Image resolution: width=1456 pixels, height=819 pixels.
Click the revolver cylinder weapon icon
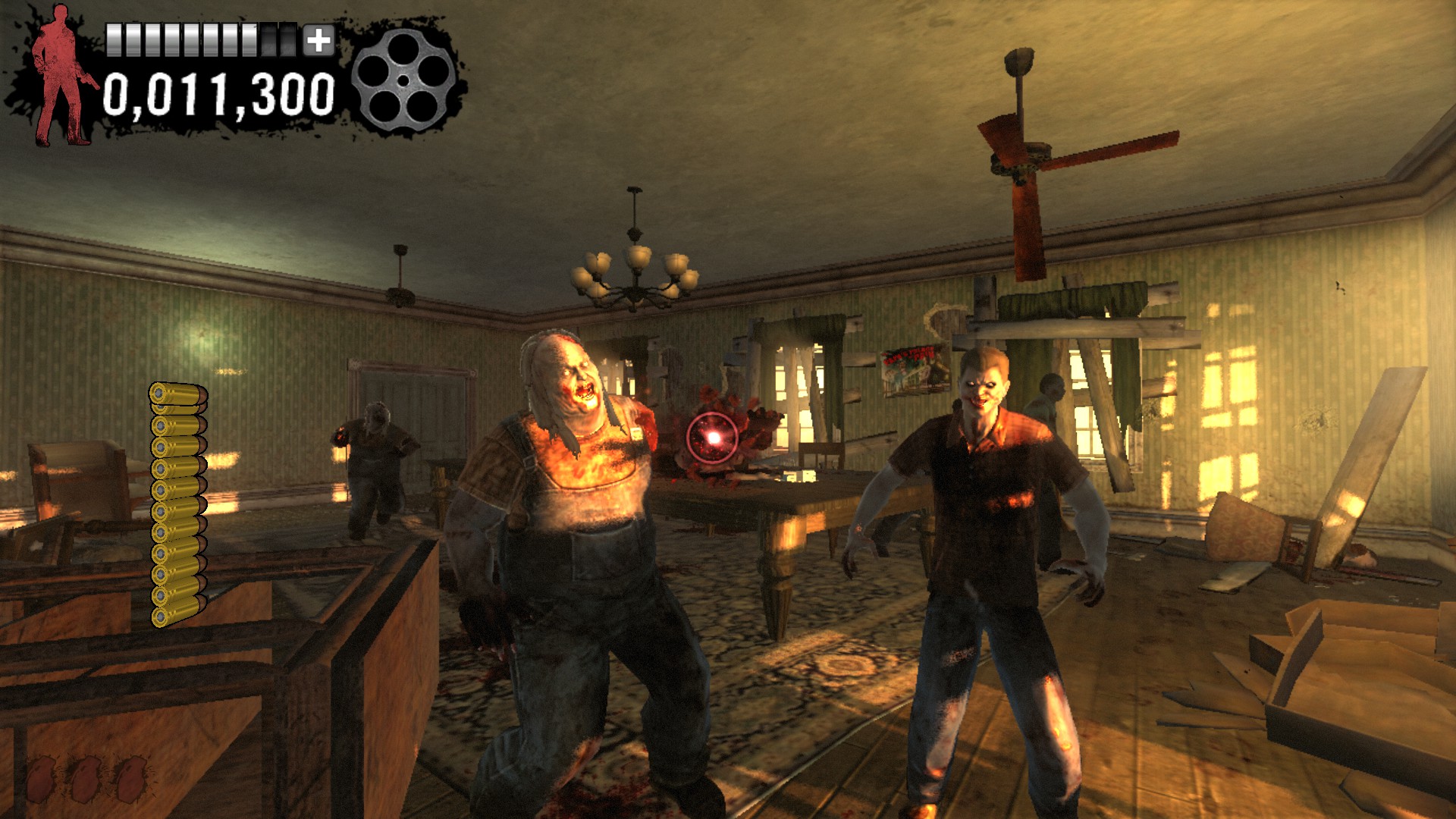point(403,80)
